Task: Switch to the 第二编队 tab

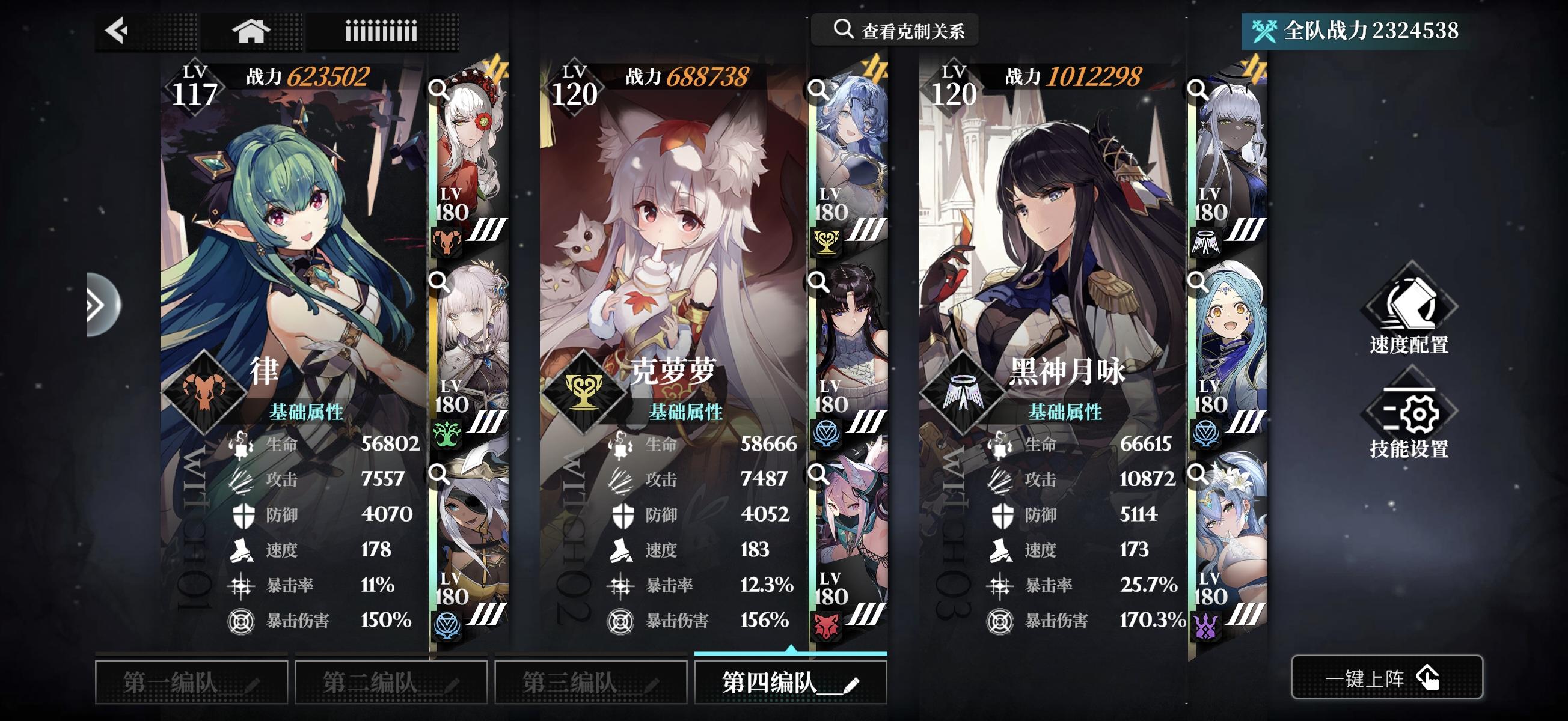Action: [x=390, y=683]
